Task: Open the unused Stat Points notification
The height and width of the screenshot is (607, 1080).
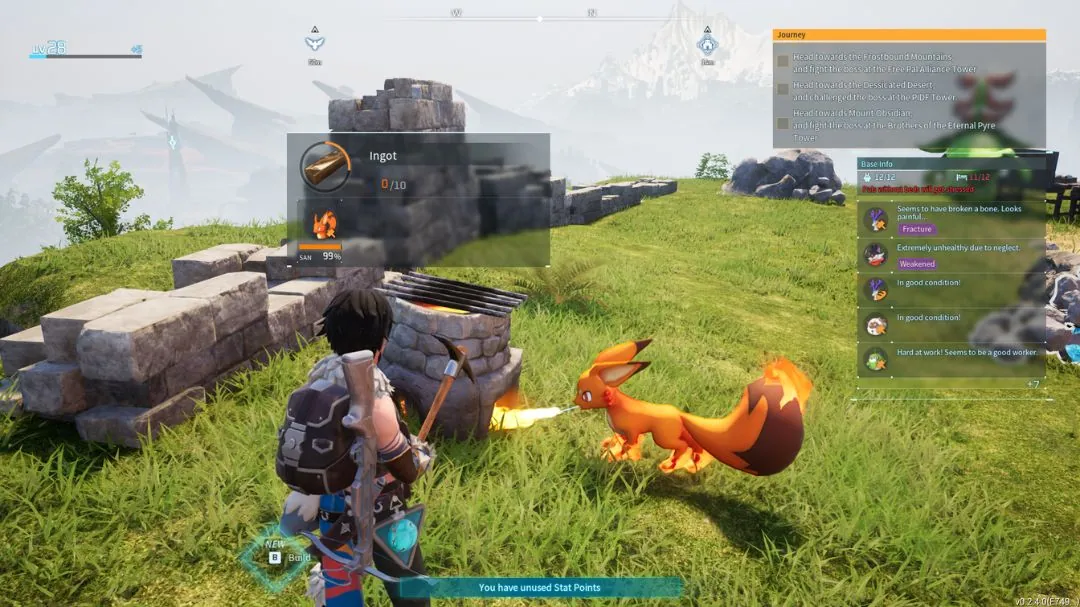Action: click(x=540, y=587)
